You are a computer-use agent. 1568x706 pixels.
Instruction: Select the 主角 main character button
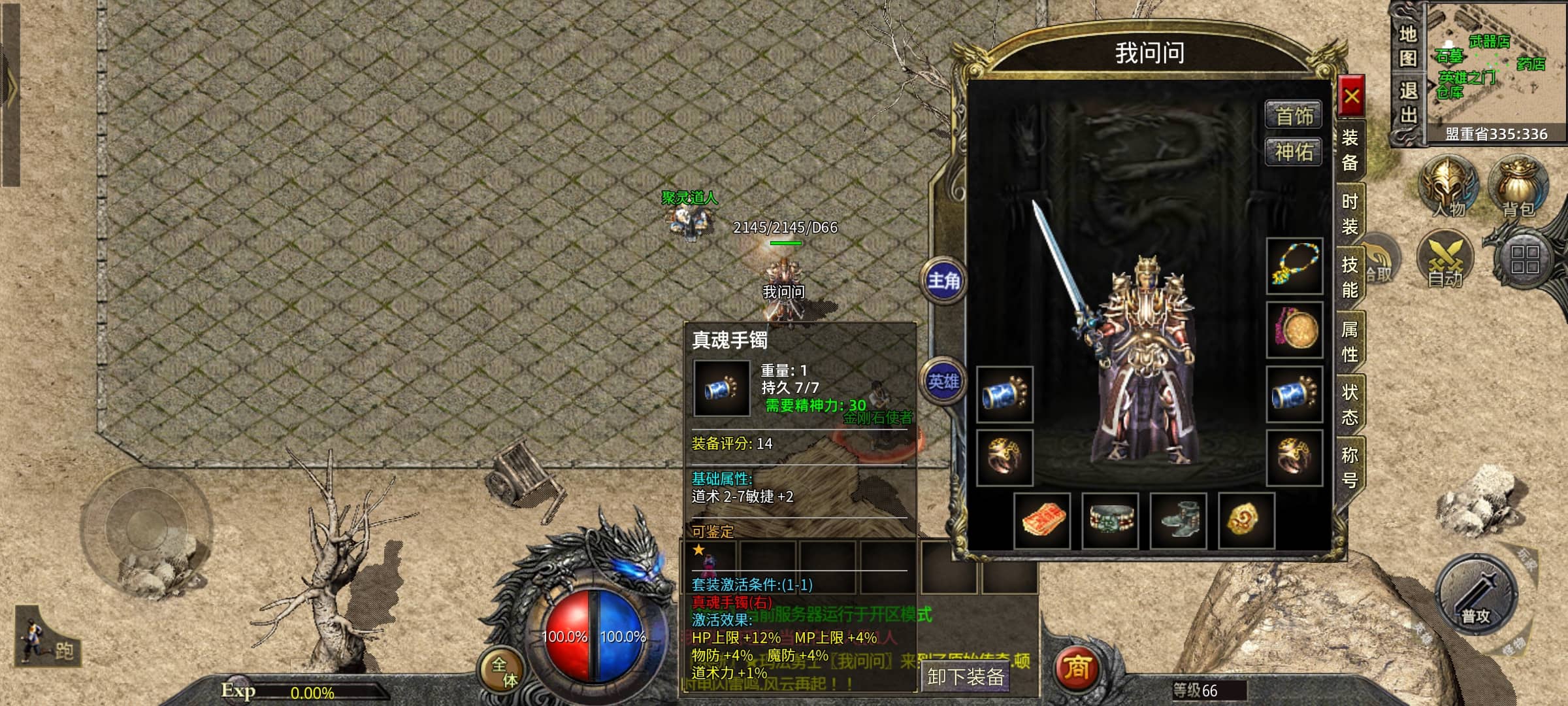point(944,281)
